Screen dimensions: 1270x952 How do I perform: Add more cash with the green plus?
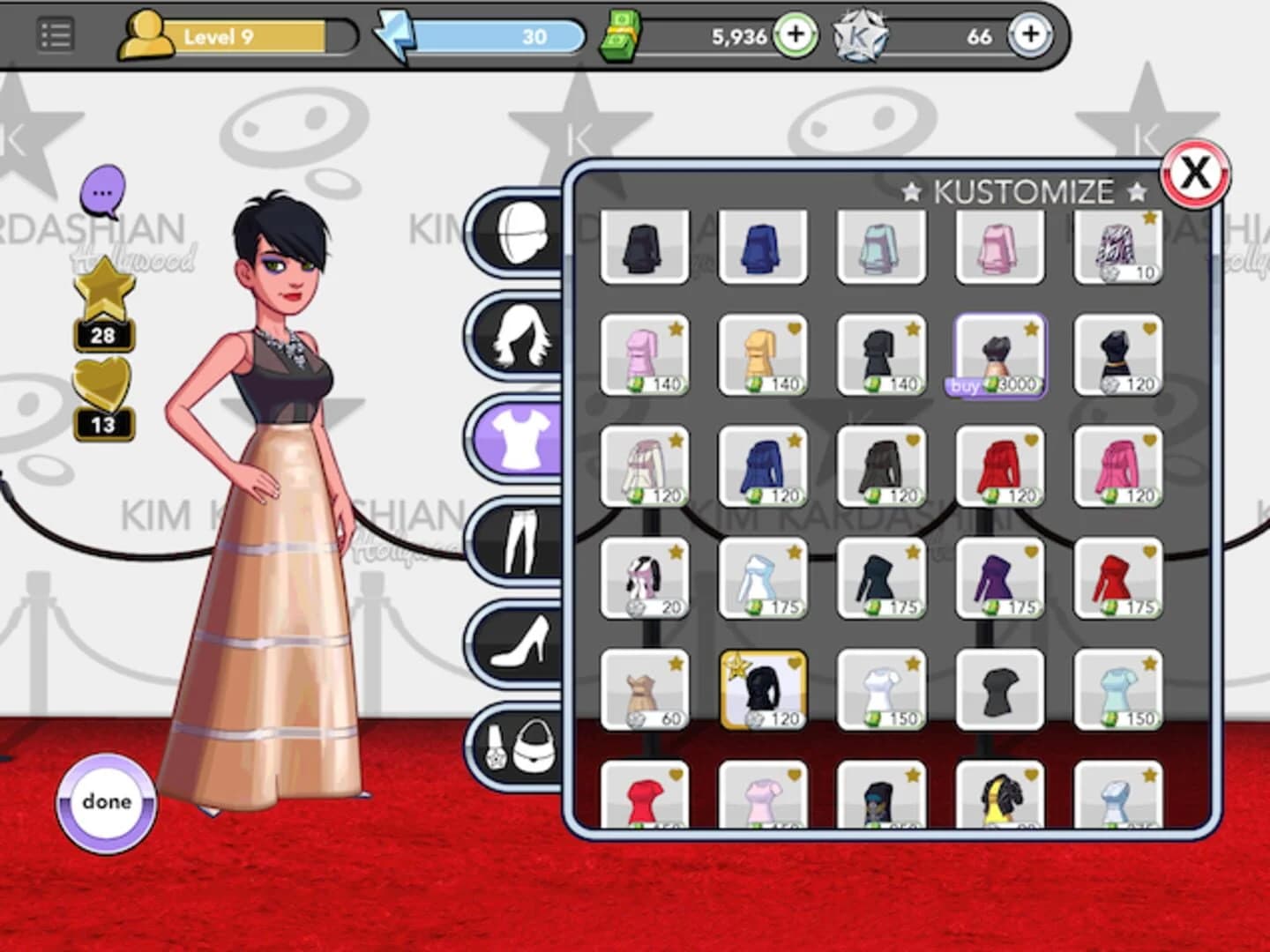point(796,35)
